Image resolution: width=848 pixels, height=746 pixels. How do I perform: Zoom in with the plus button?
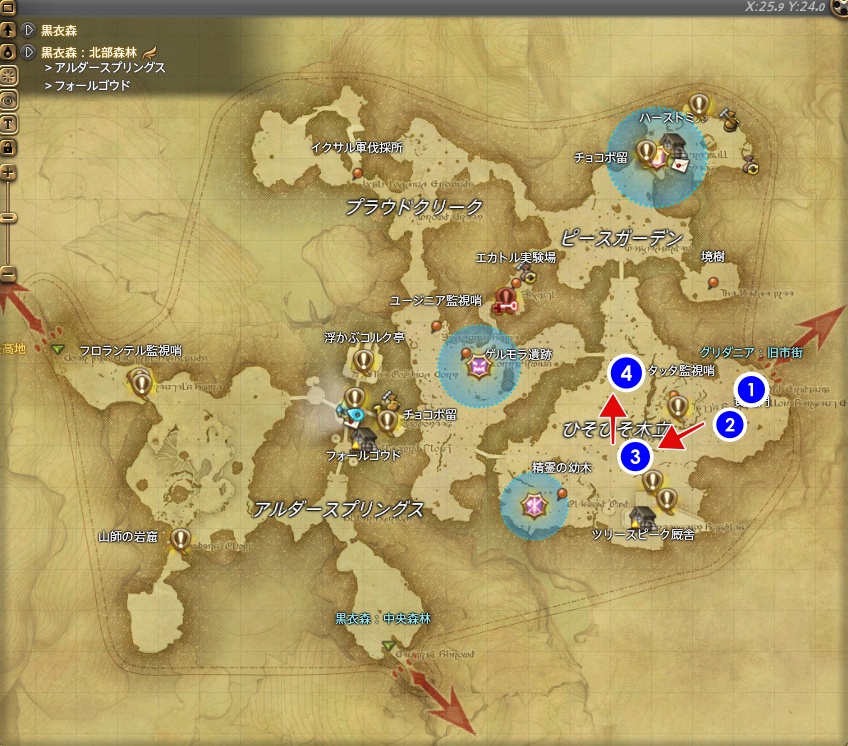[x=8, y=173]
